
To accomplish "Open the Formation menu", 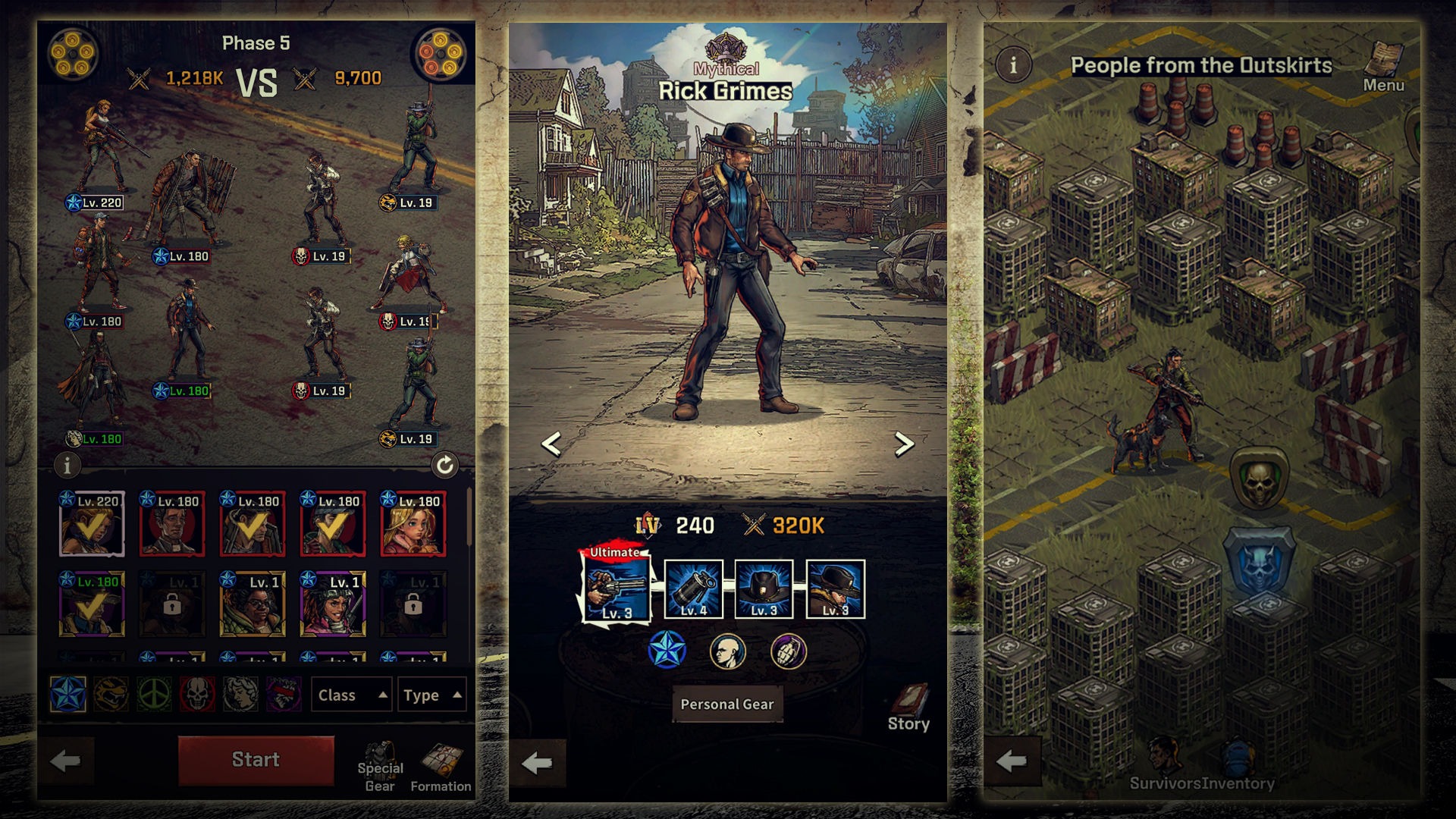I will tap(441, 767).
